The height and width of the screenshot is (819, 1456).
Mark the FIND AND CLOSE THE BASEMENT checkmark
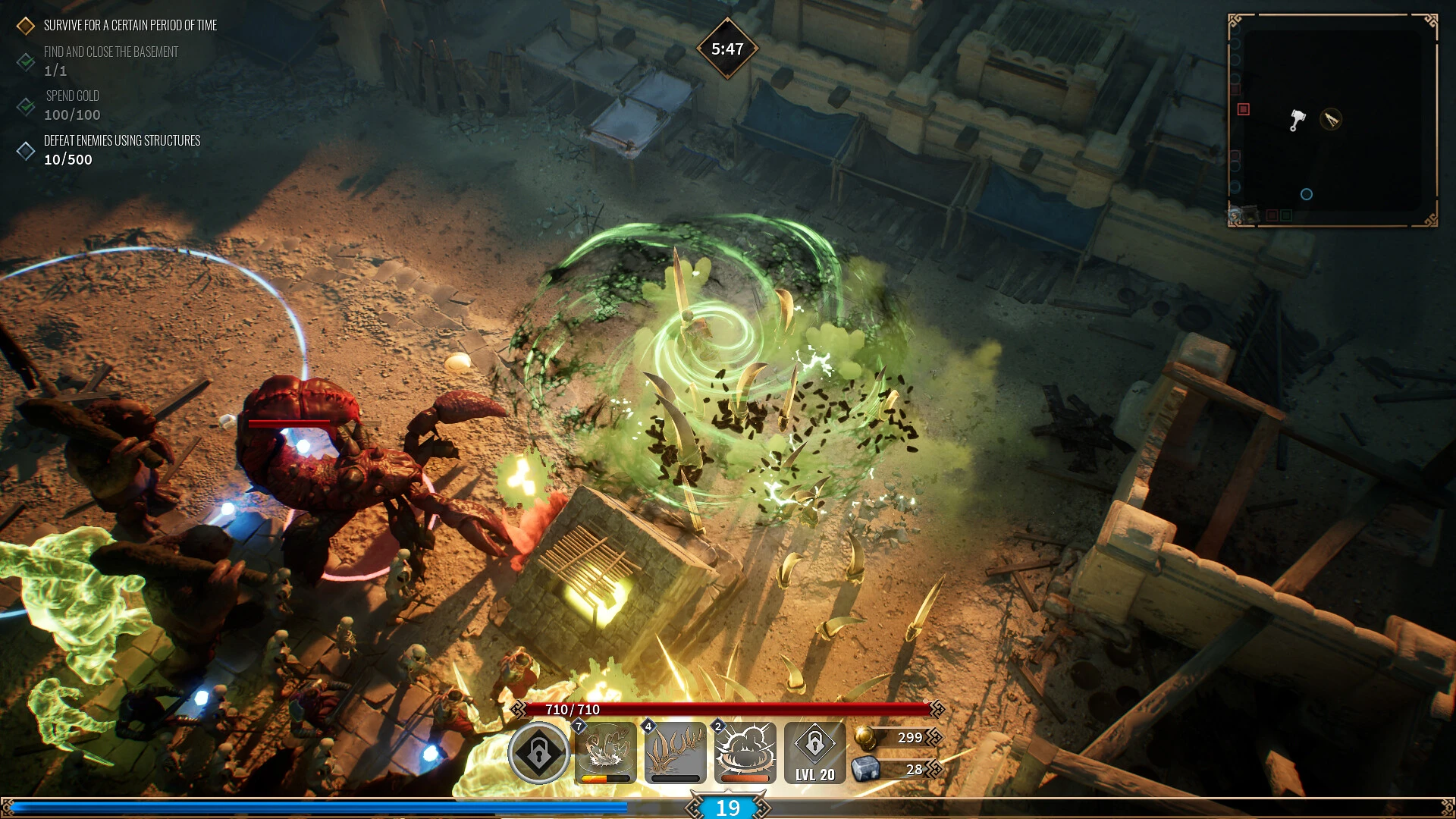click(25, 61)
